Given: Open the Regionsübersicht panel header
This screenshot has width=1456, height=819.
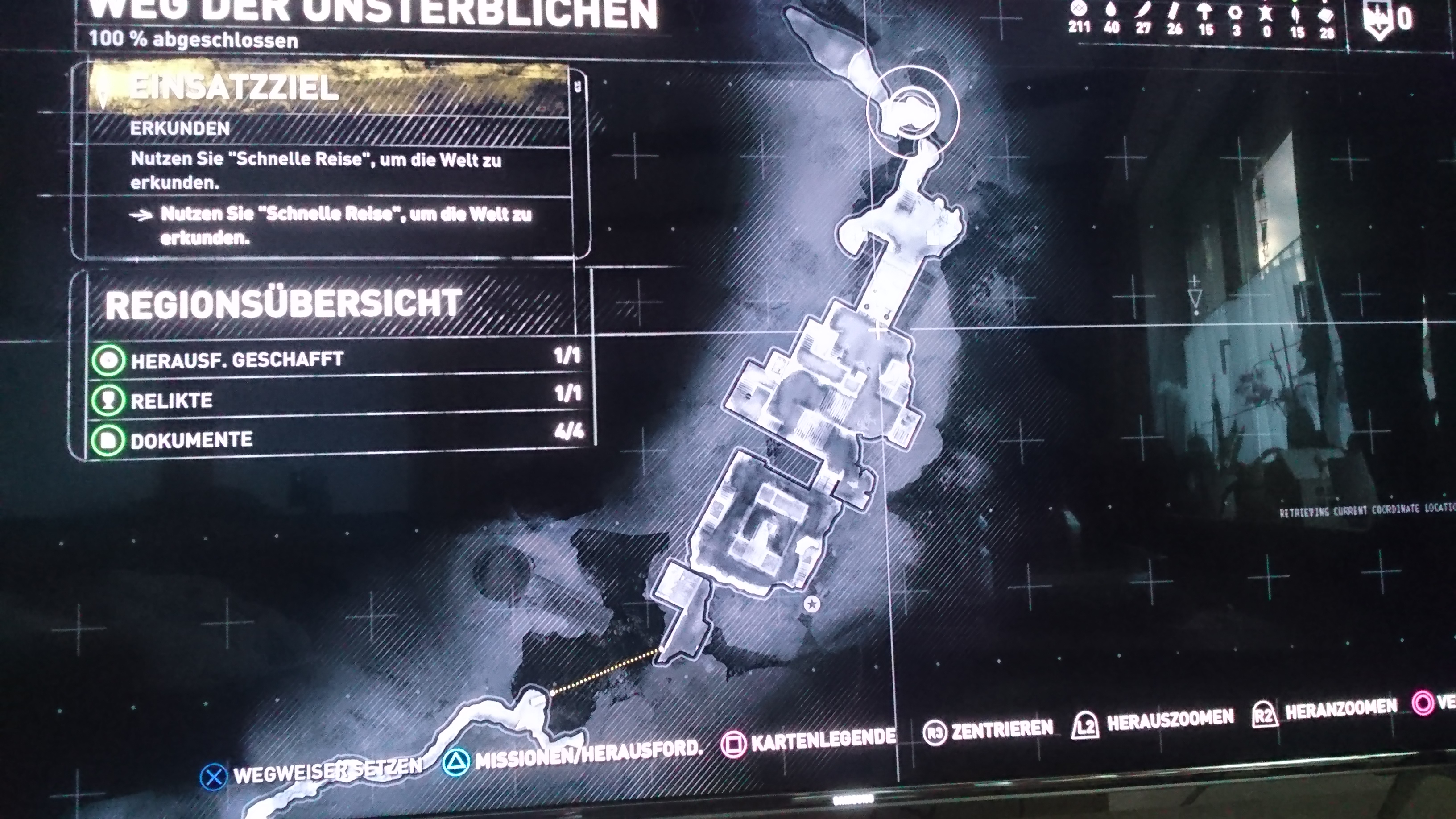Looking at the screenshot, I should pyautogui.click(x=284, y=304).
